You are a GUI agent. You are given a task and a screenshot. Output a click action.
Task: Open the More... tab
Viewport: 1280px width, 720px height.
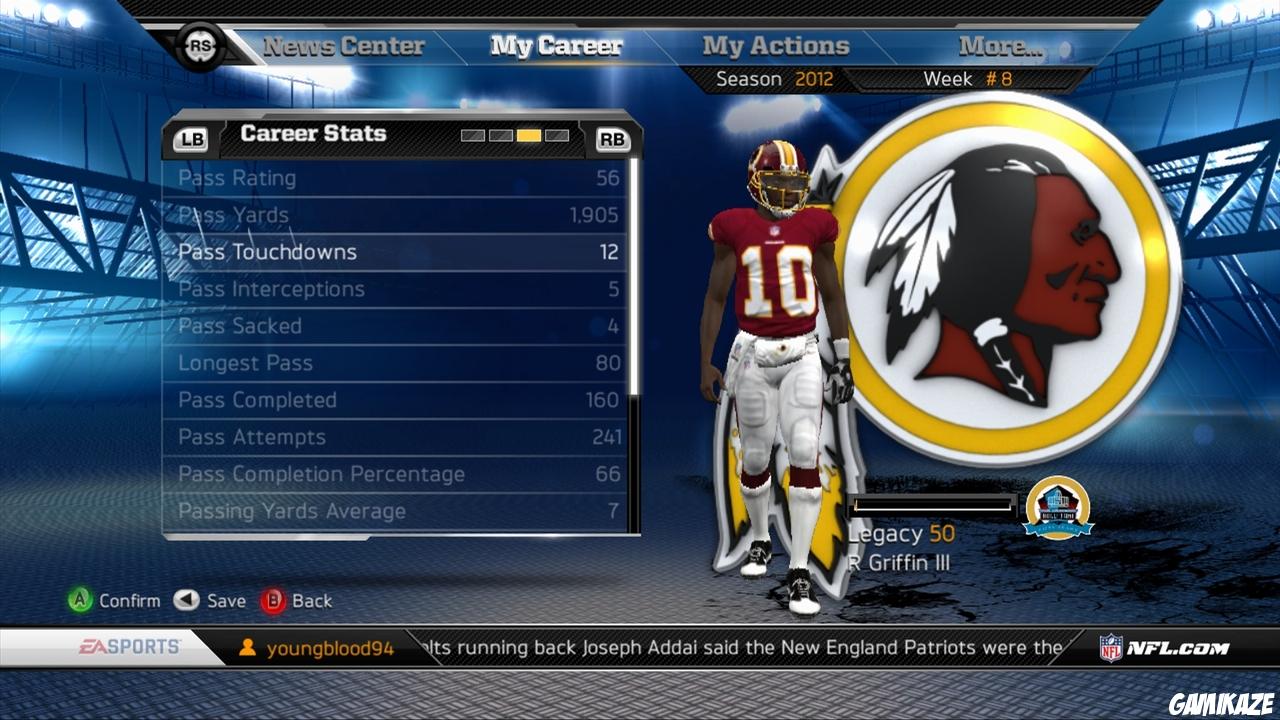click(x=1000, y=45)
